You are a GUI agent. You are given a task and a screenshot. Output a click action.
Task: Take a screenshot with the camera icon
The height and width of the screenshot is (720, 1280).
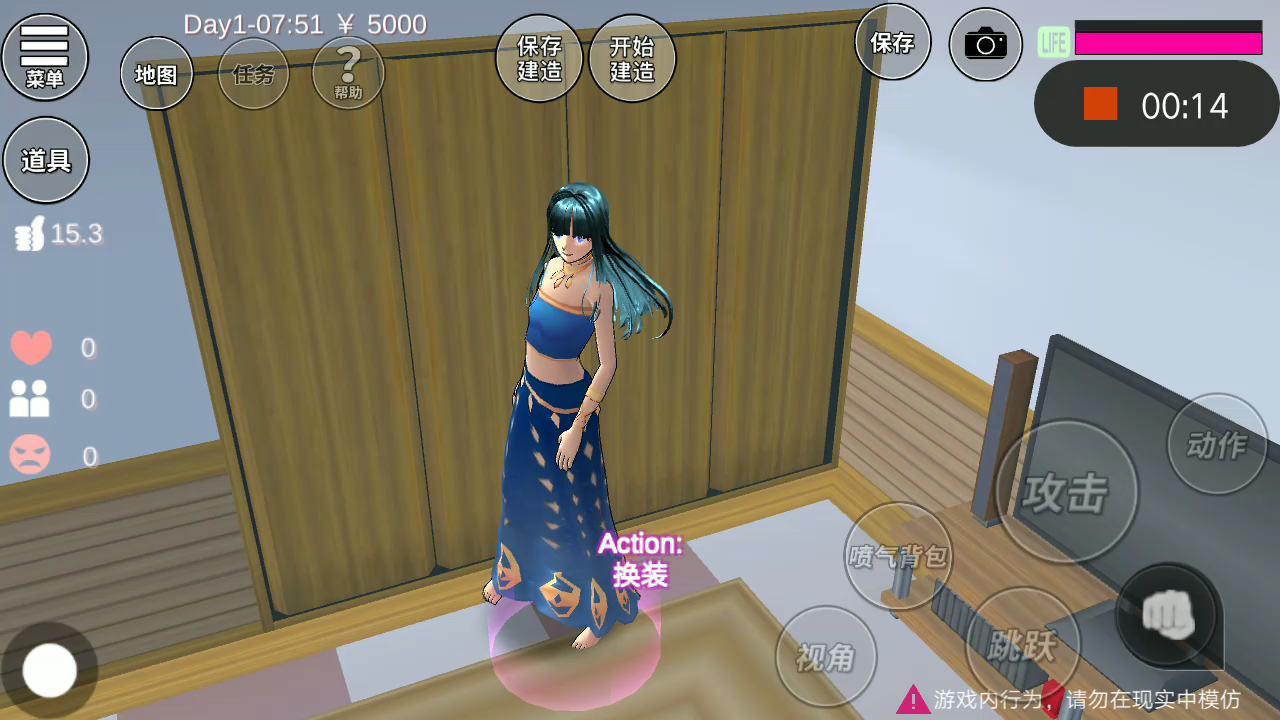point(985,44)
